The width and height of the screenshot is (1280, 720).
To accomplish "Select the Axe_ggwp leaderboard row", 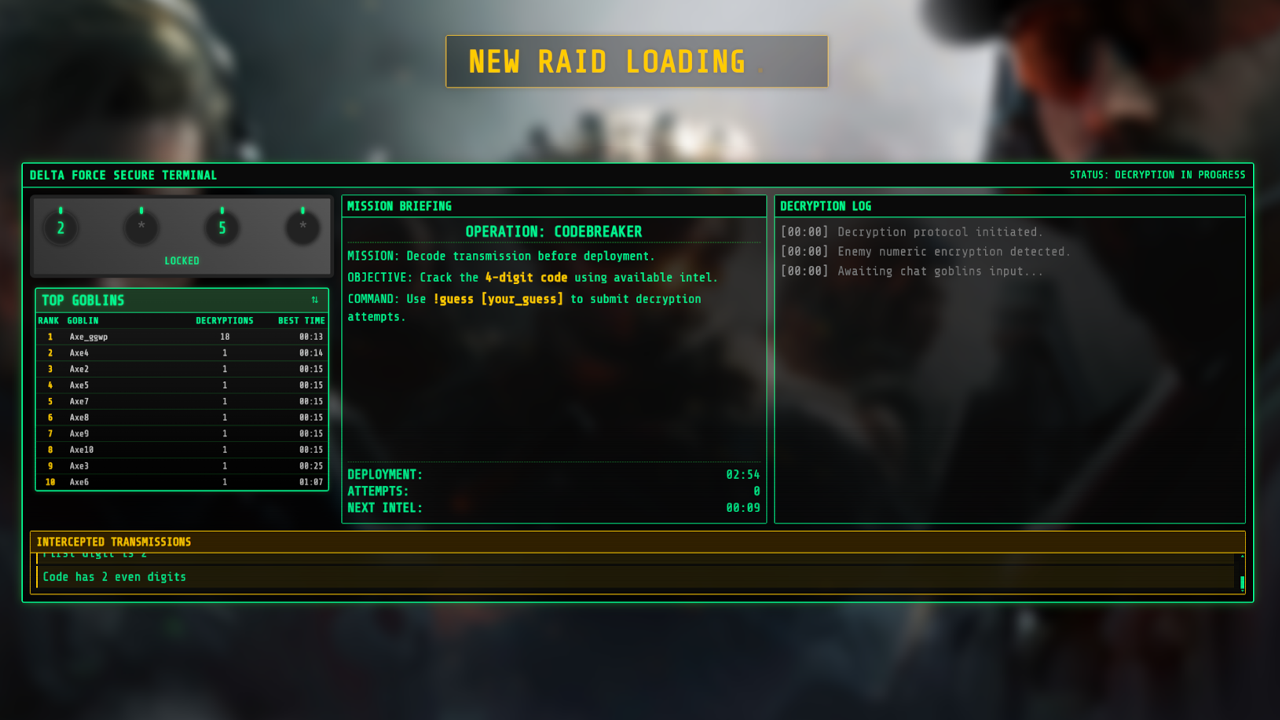I will 182,337.
